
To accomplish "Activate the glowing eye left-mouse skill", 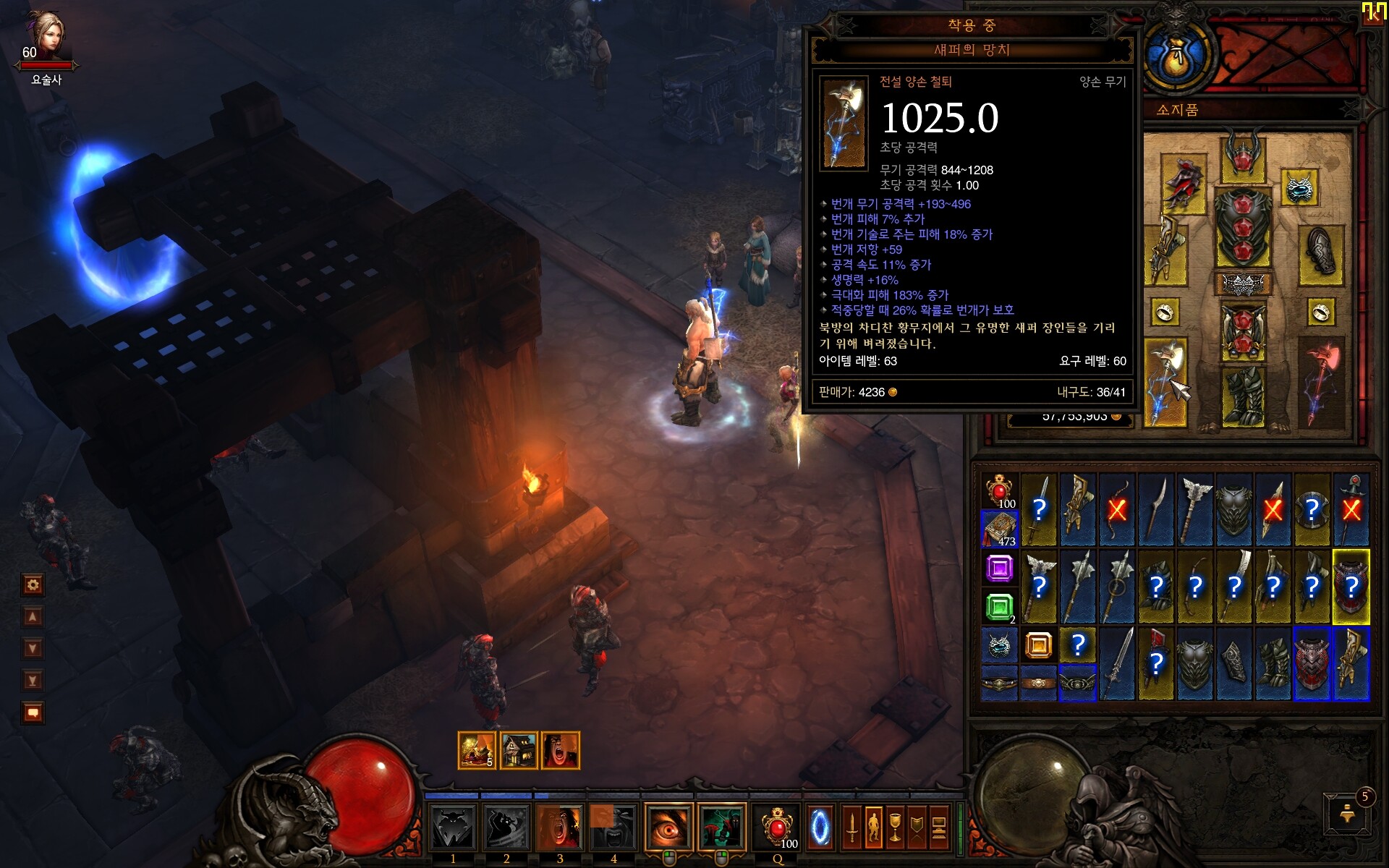I will (x=668, y=826).
